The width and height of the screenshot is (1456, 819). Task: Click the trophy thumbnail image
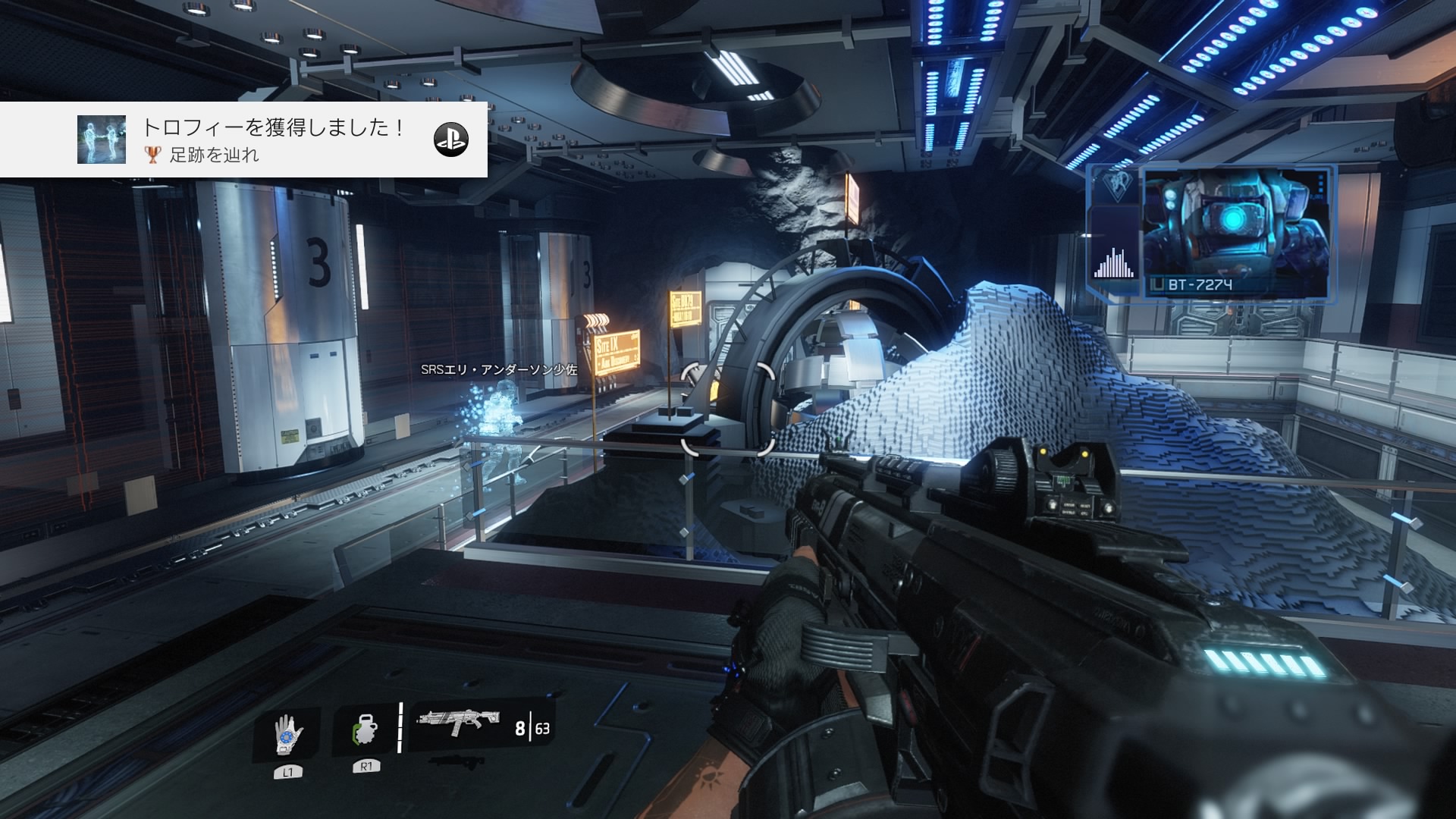coord(102,140)
